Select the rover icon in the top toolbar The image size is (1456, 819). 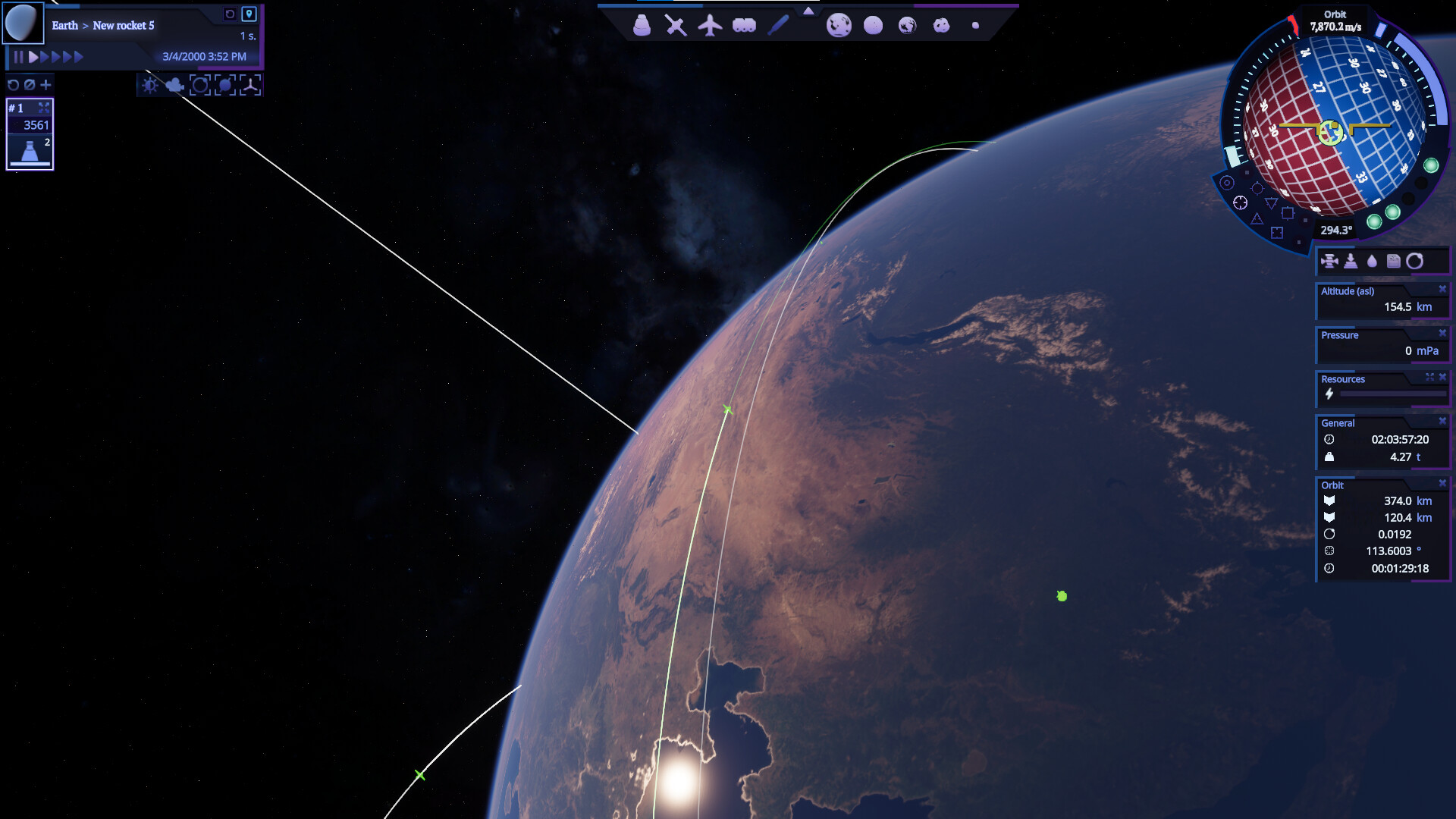[x=744, y=25]
